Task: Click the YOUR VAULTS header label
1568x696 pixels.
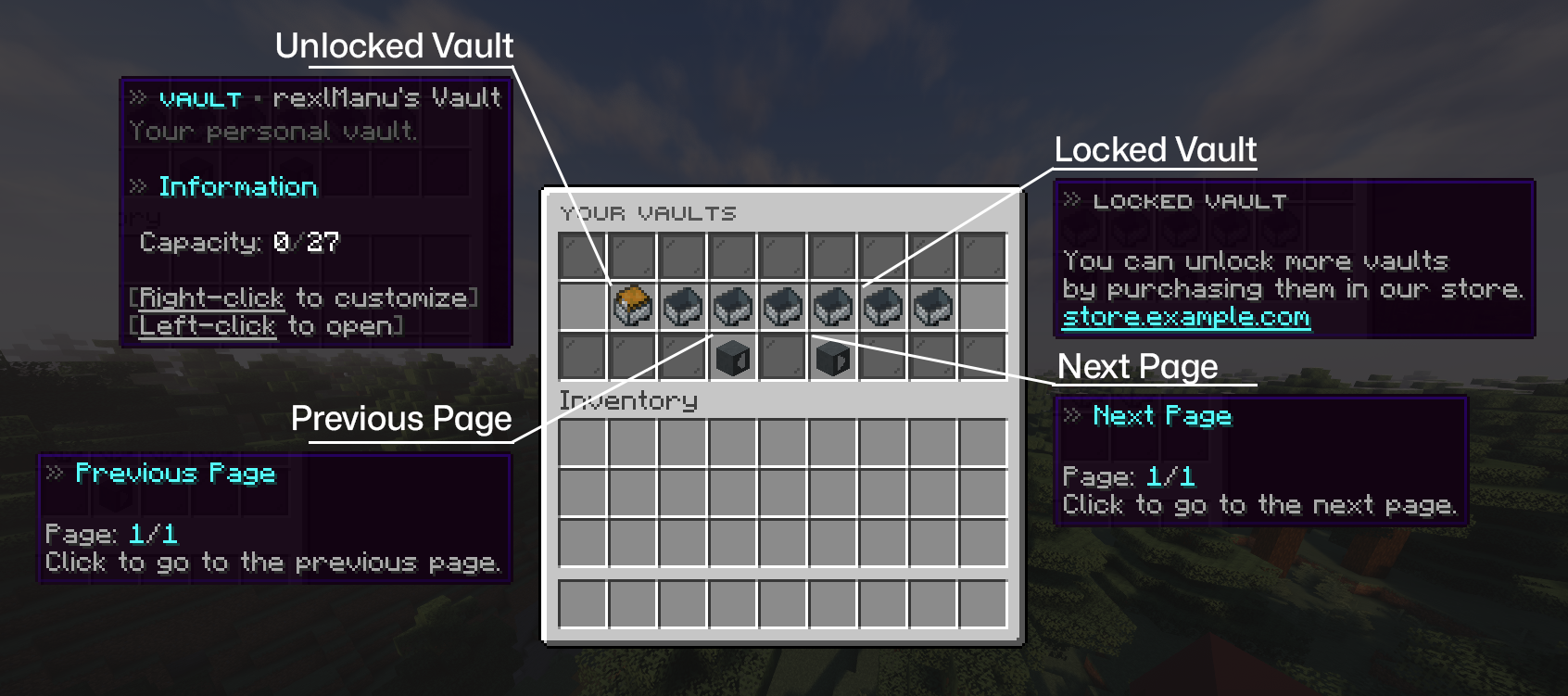Action: [x=647, y=213]
